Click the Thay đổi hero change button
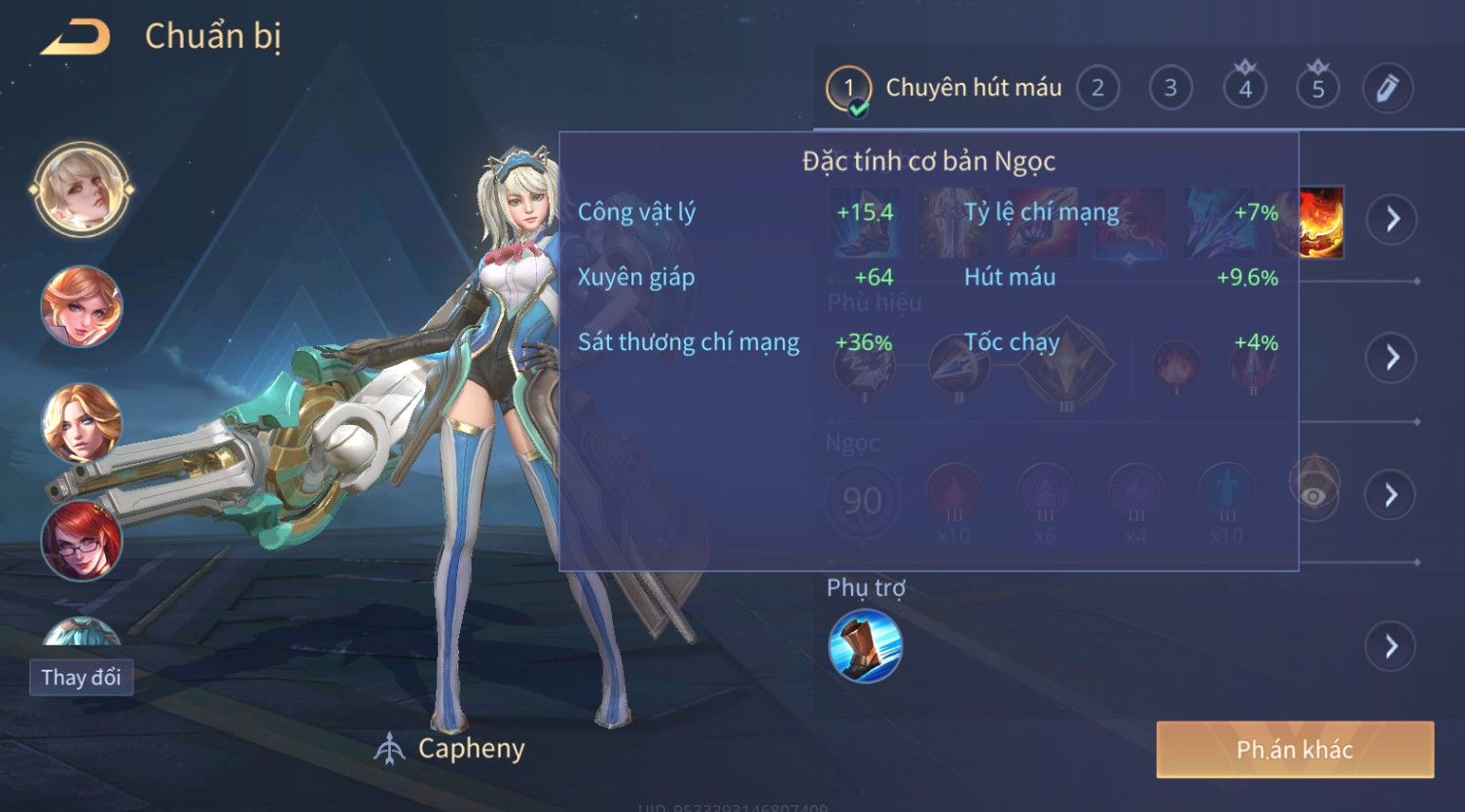Screen dimensions: 1465x812 pos(81,678)
